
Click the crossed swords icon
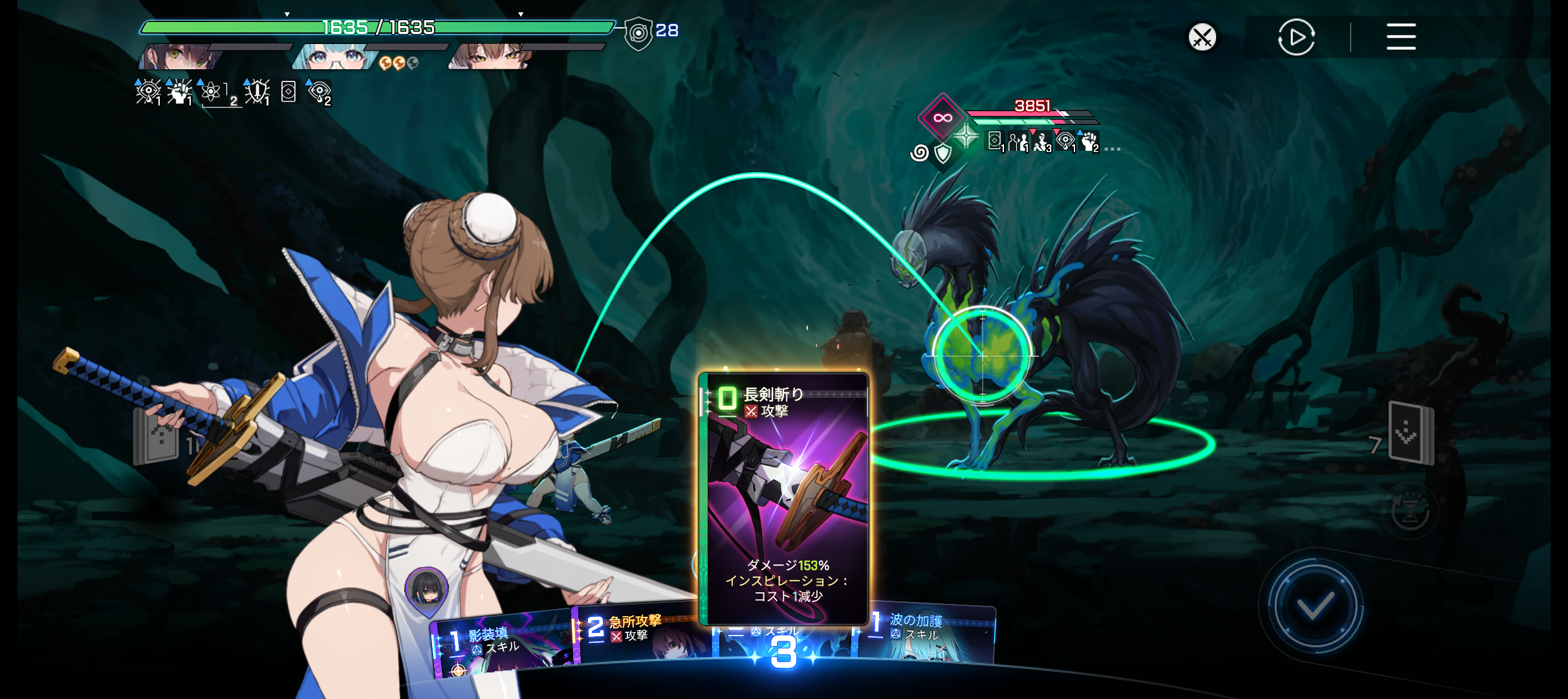(x=1202, y=38)
